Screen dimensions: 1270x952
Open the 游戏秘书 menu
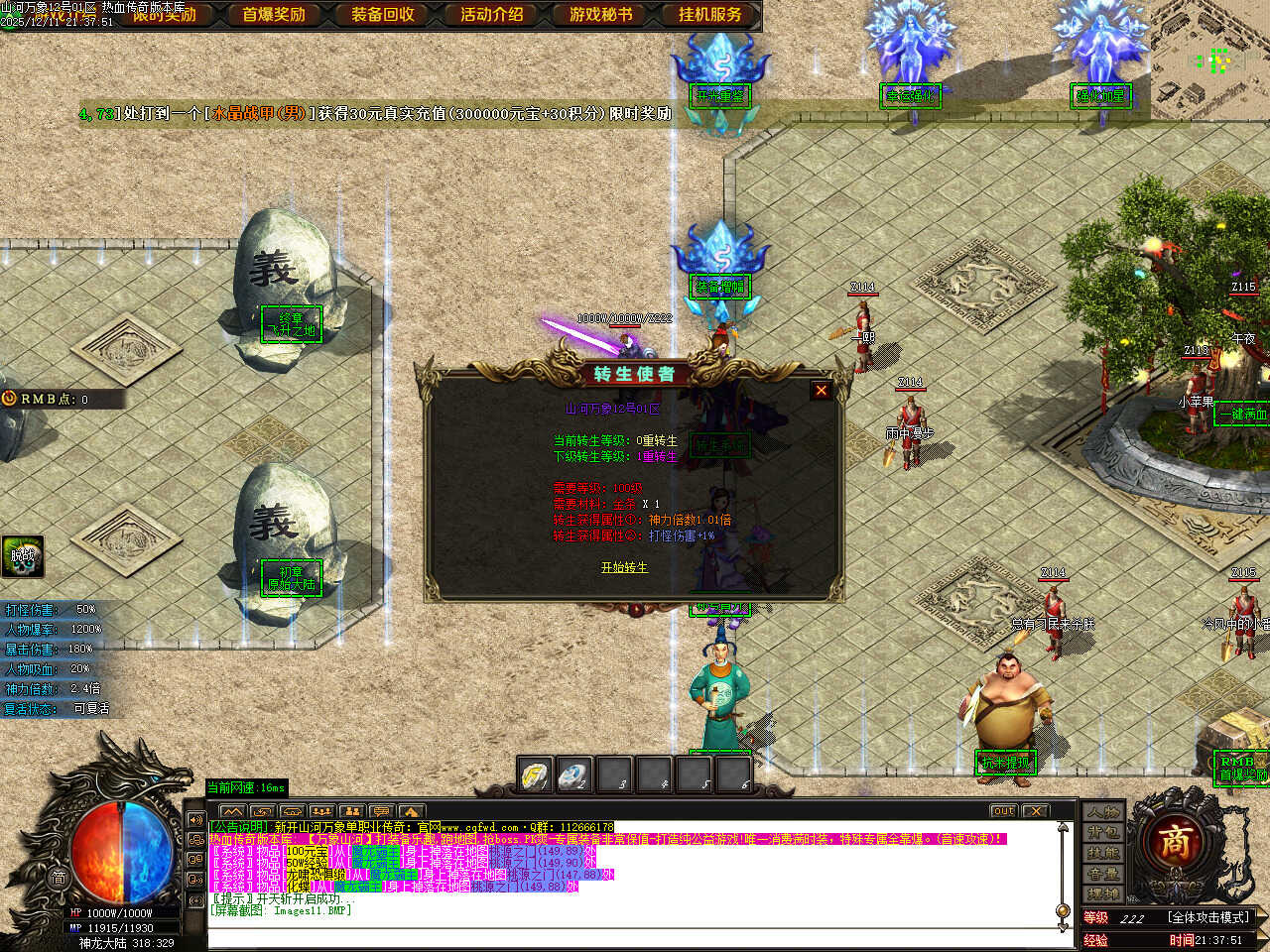point(601,15)
